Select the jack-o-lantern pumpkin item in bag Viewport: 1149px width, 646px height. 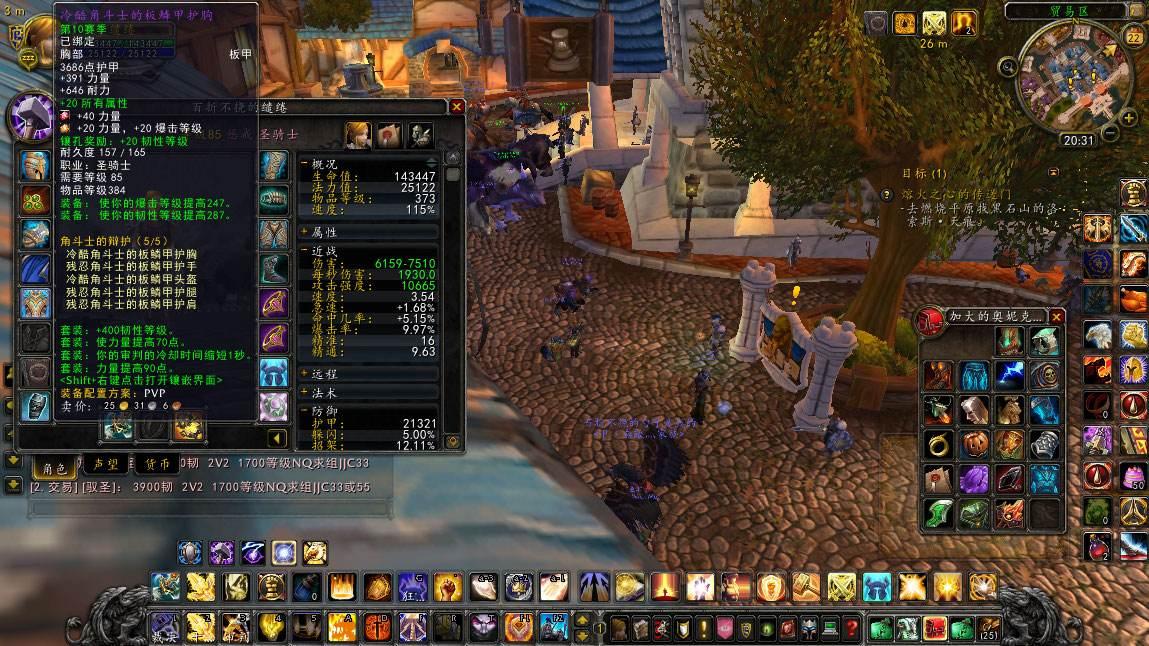tap(974, 443)
